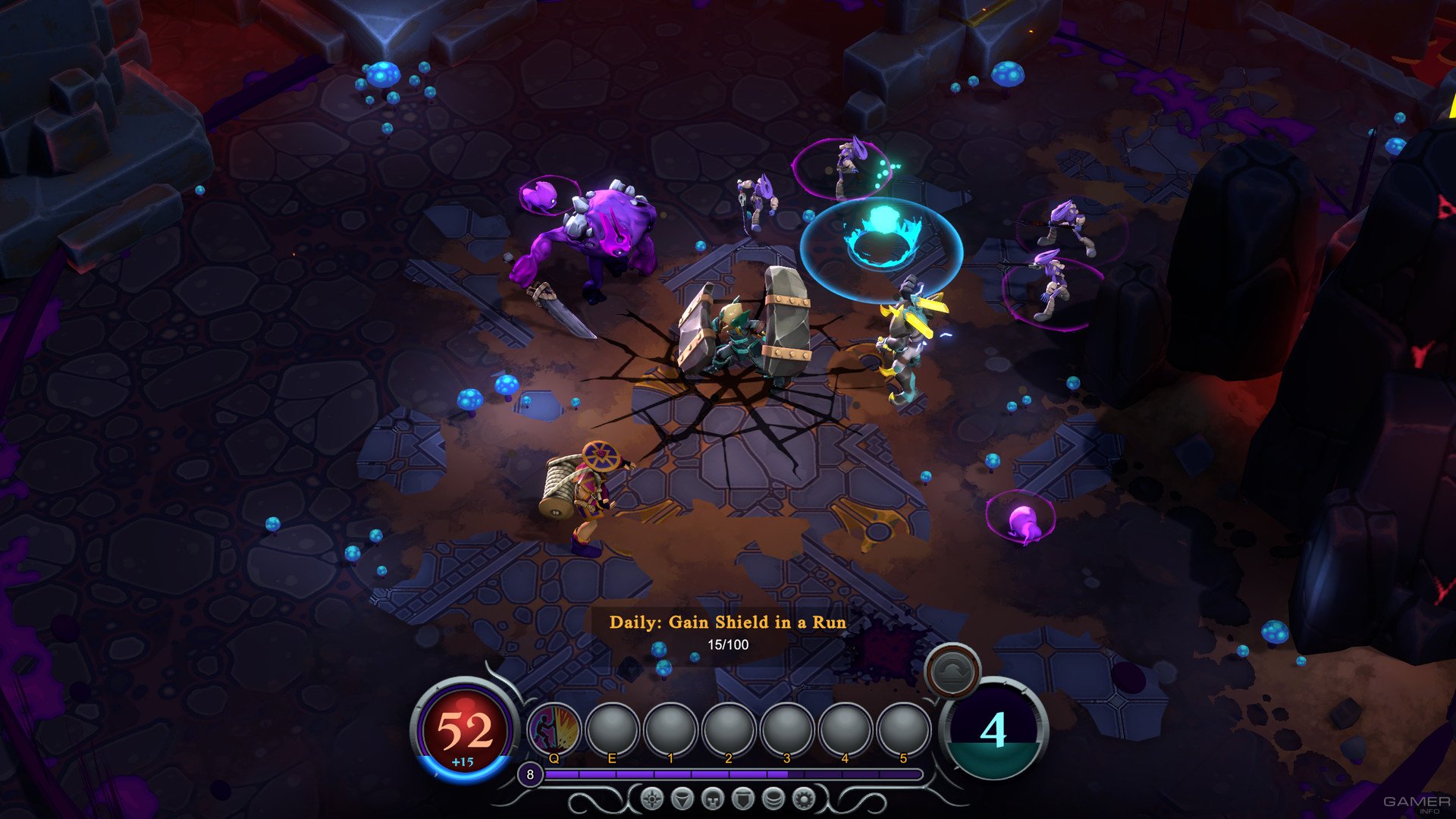Open the stacked coins icon
Viewport: 1456px width, 819px height.
pyautogui.click(x=773, y=799)
